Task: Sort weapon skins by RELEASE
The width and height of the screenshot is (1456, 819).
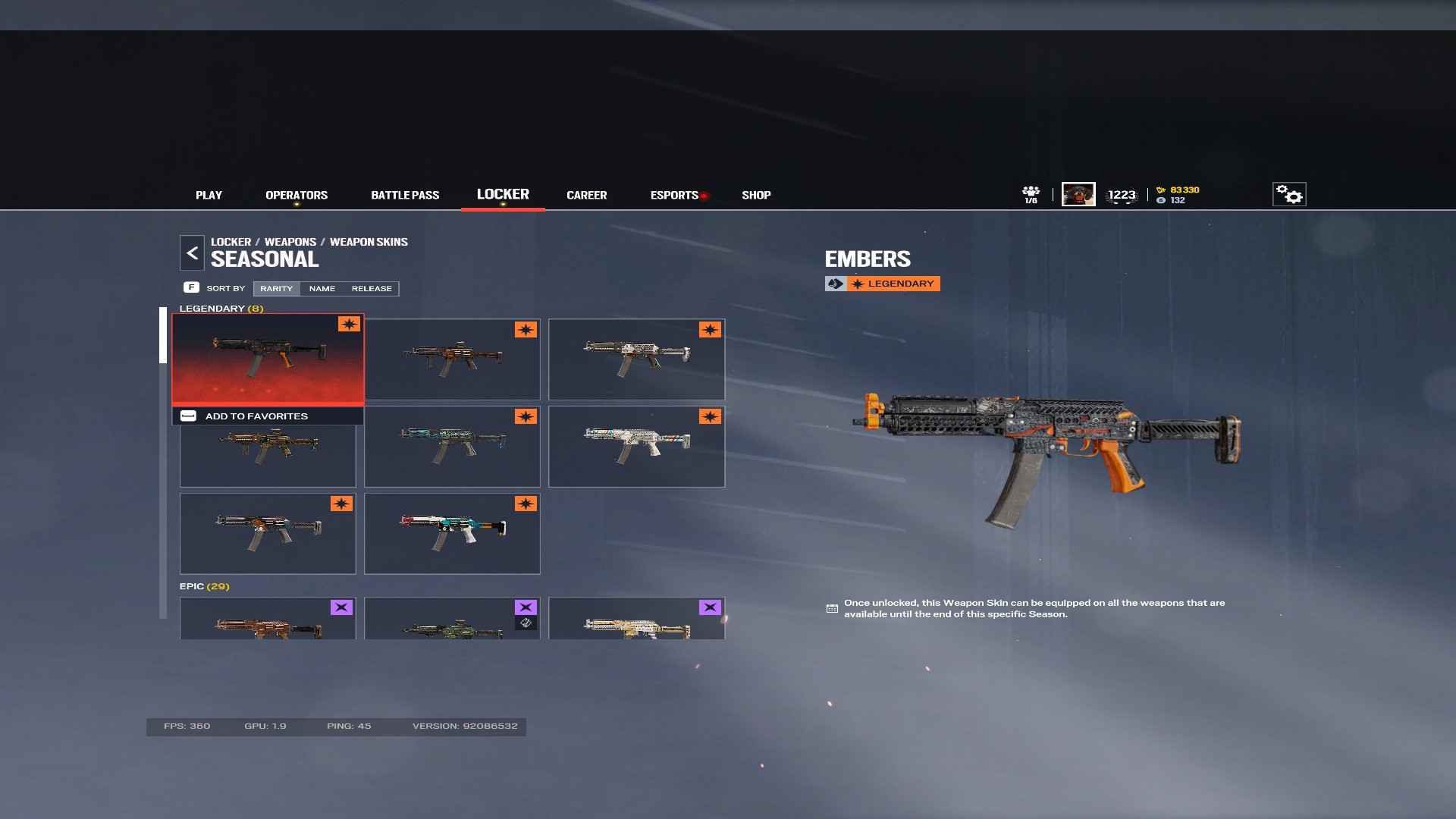Action: click(x=372, y=288)
